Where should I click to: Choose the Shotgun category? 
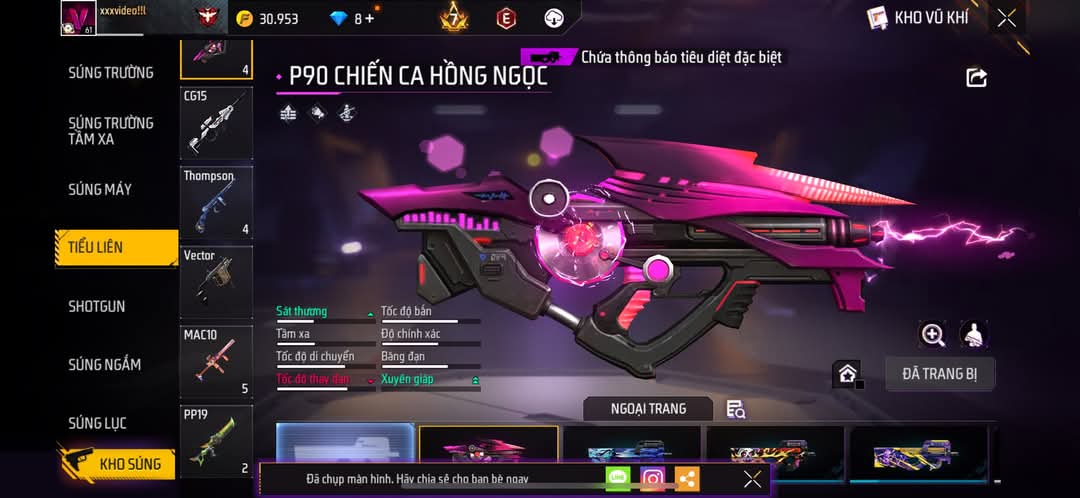(97, 306)
